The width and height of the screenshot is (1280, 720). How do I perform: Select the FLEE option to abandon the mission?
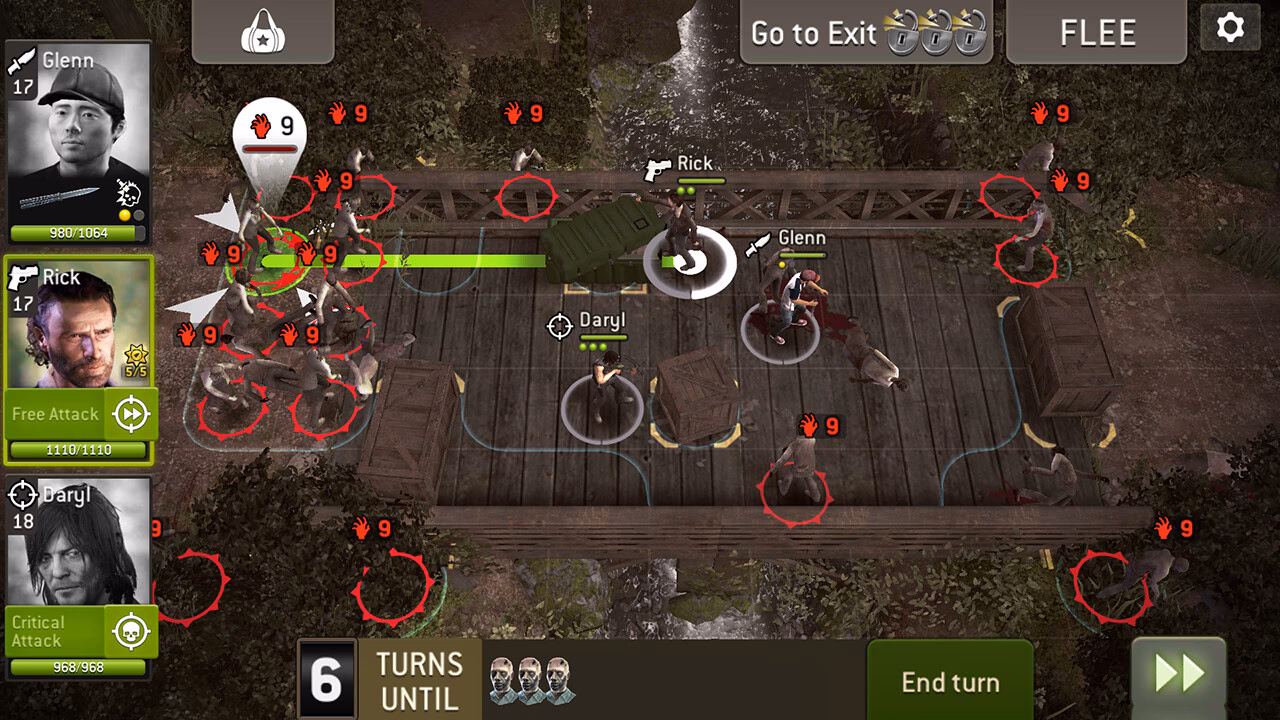click(1096, 32)
